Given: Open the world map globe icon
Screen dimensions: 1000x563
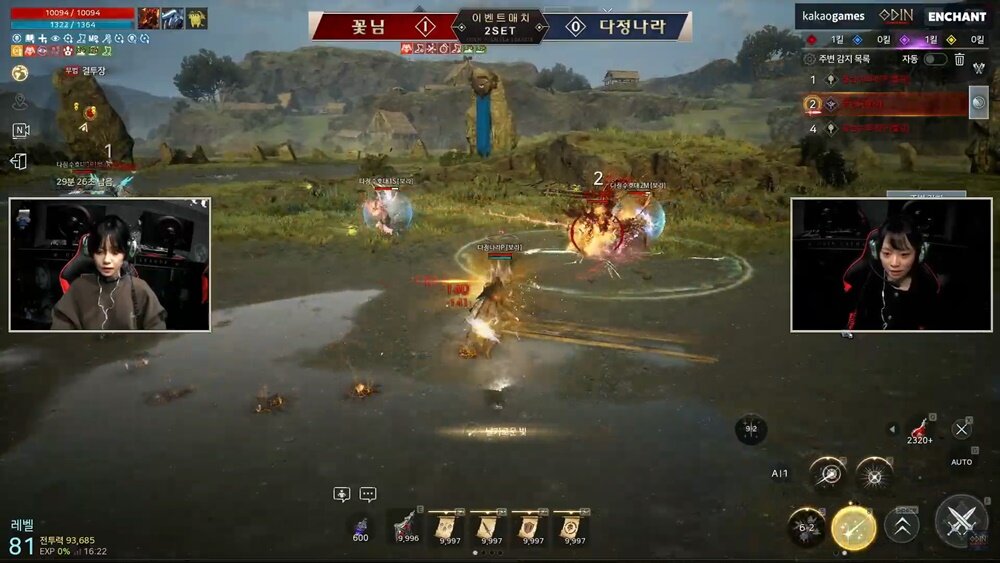Looking at the screenshot, I should [x=20, y=73].
